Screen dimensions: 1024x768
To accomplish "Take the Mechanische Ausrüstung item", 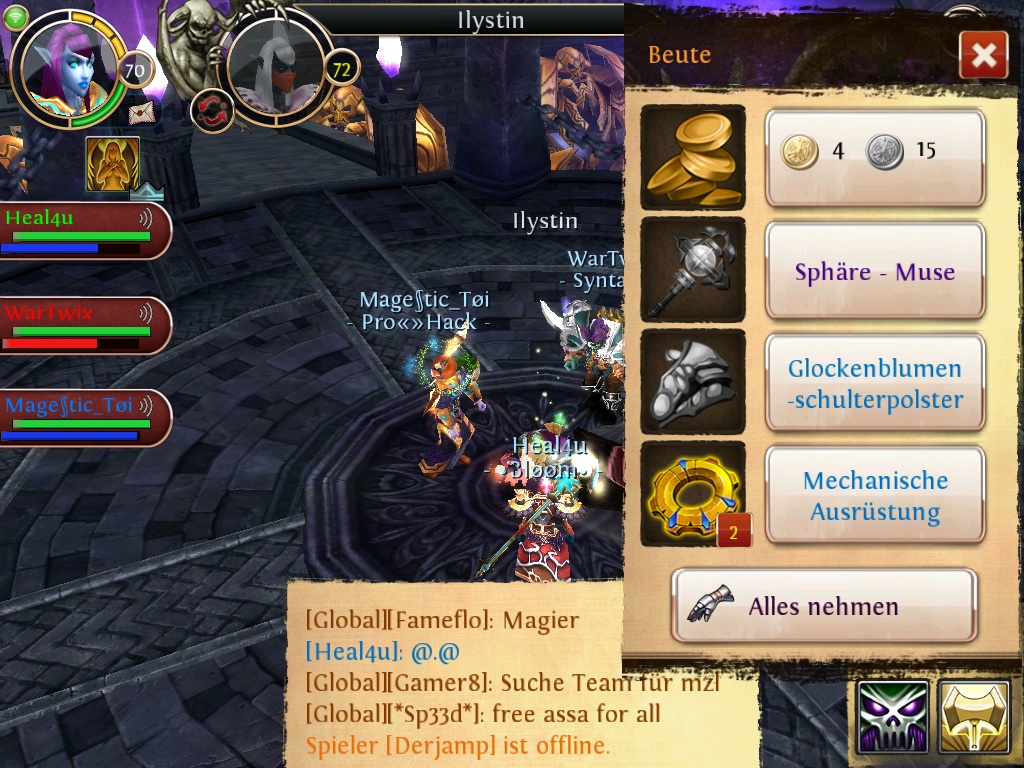I will (875, 496).
